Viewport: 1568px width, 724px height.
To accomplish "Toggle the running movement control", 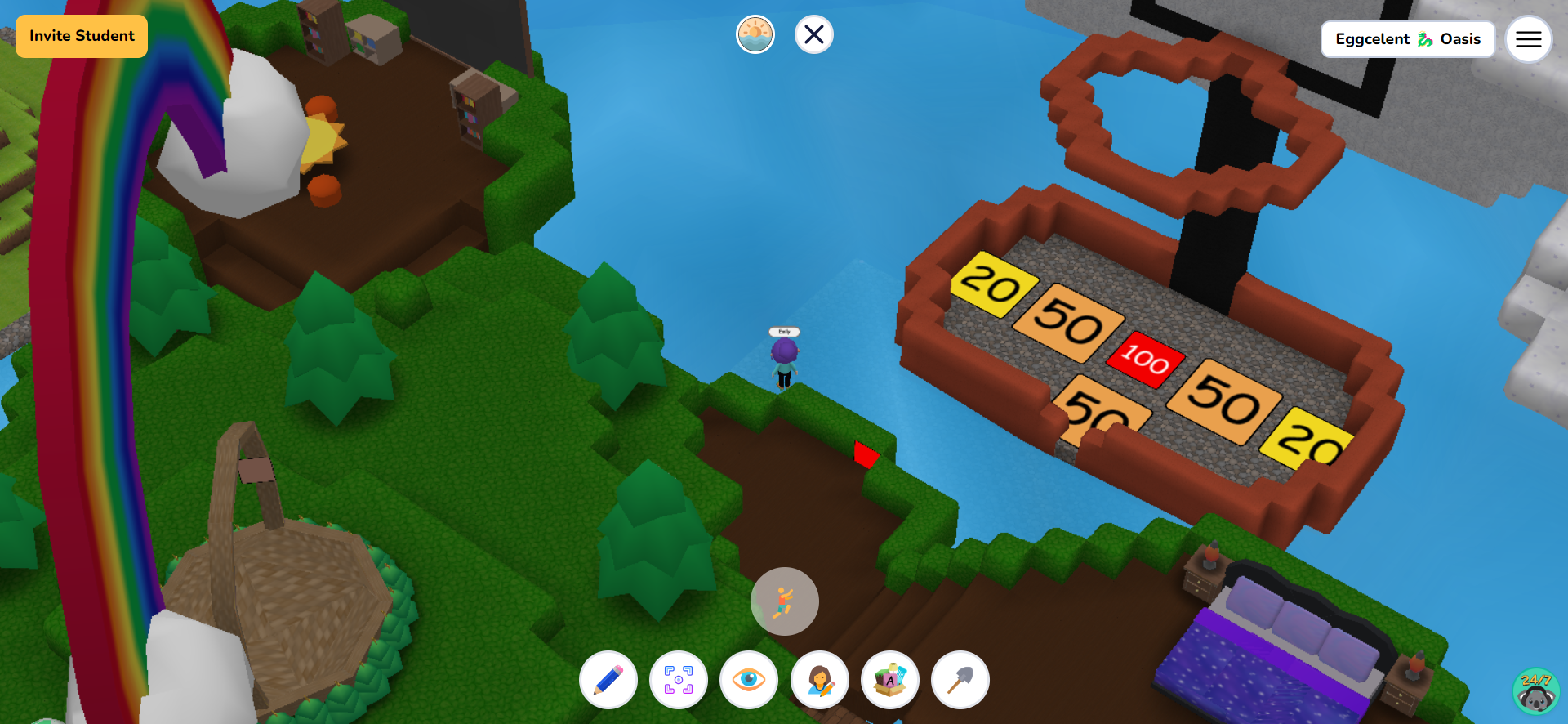I will [x=784, y=601].
